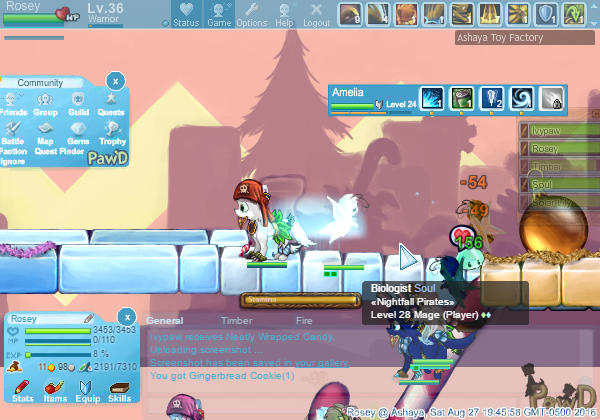Open the Items inventory

tap(55, 391)
